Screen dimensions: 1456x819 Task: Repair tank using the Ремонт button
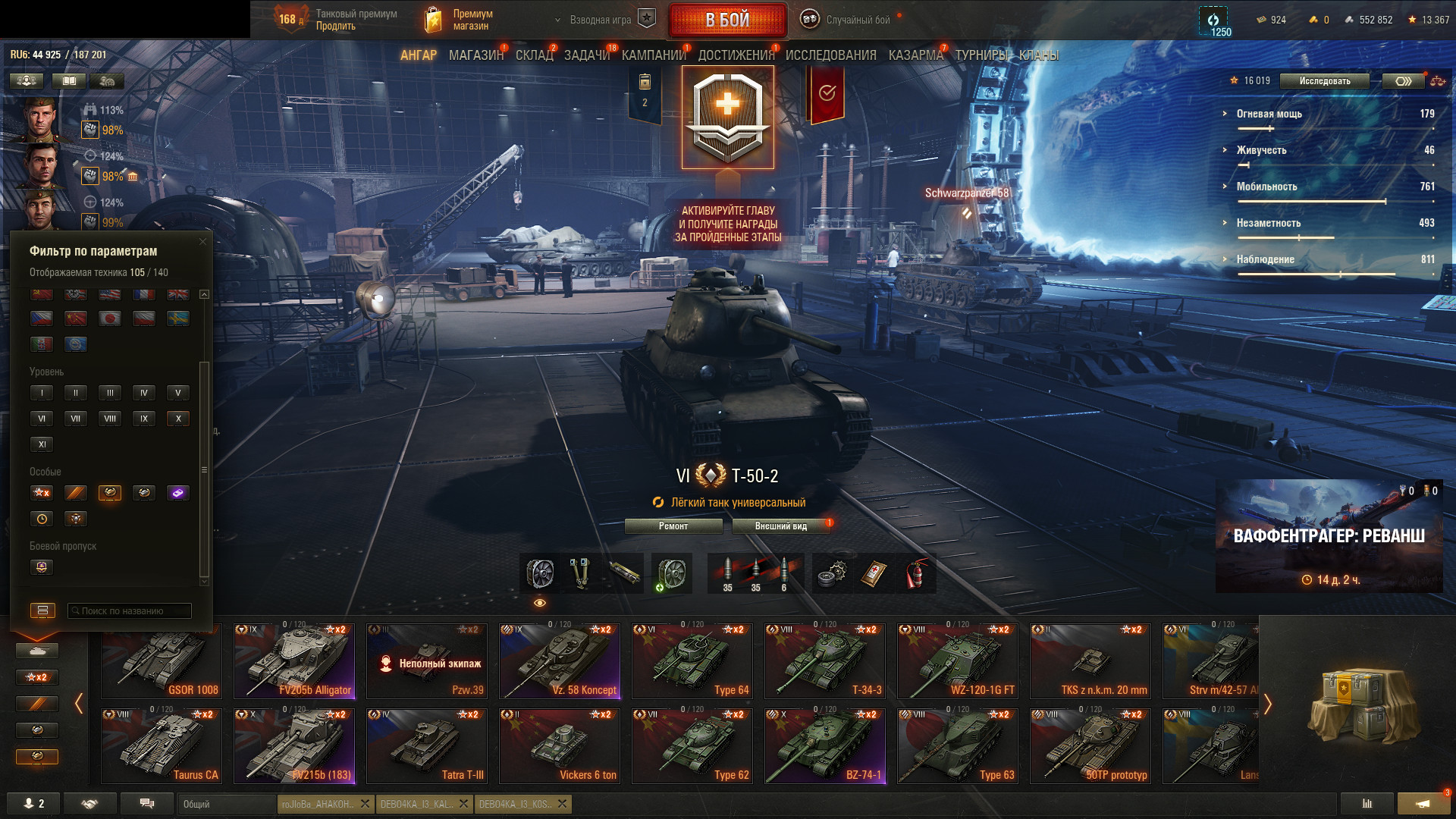(x=673, y=526)
